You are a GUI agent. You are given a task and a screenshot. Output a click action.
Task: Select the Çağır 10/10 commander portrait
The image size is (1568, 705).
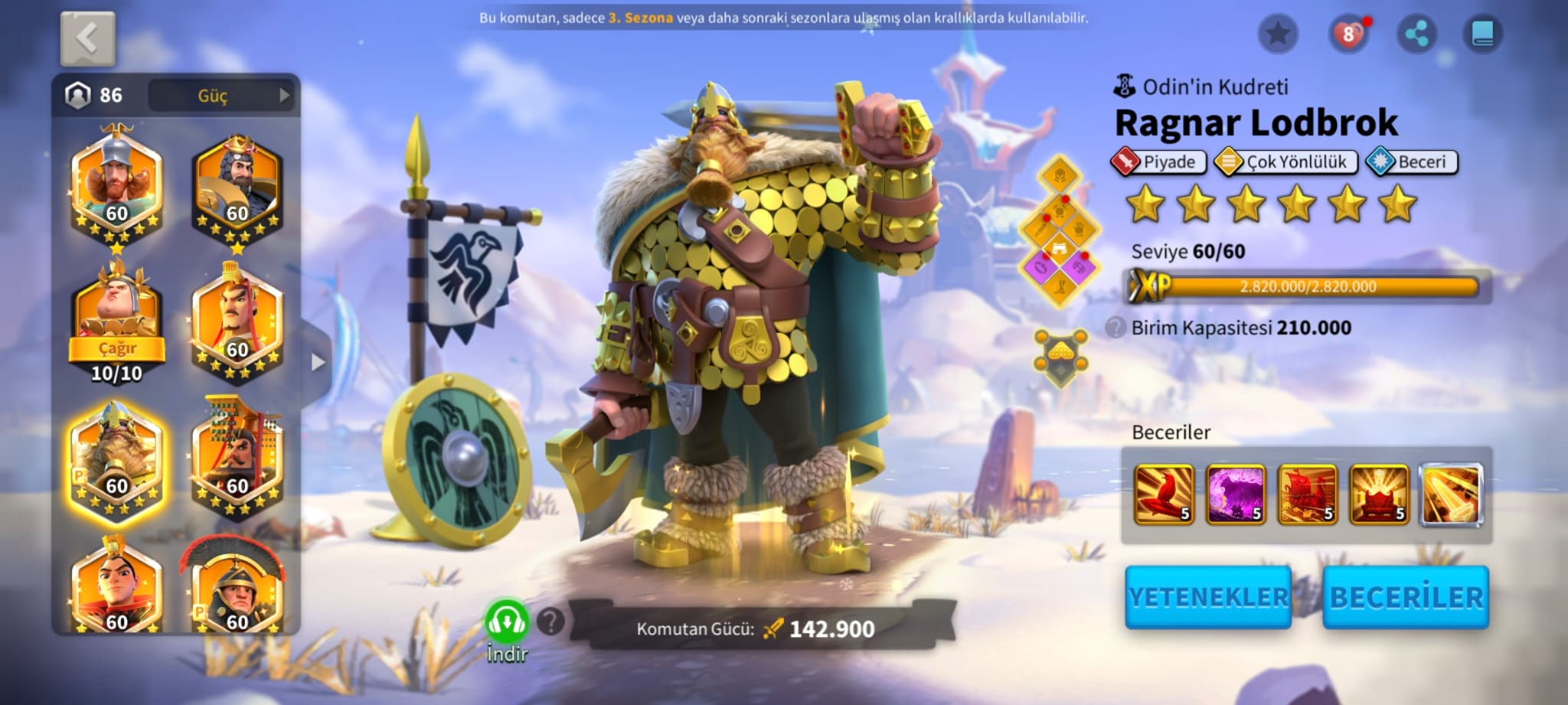(x=116, y=321)
